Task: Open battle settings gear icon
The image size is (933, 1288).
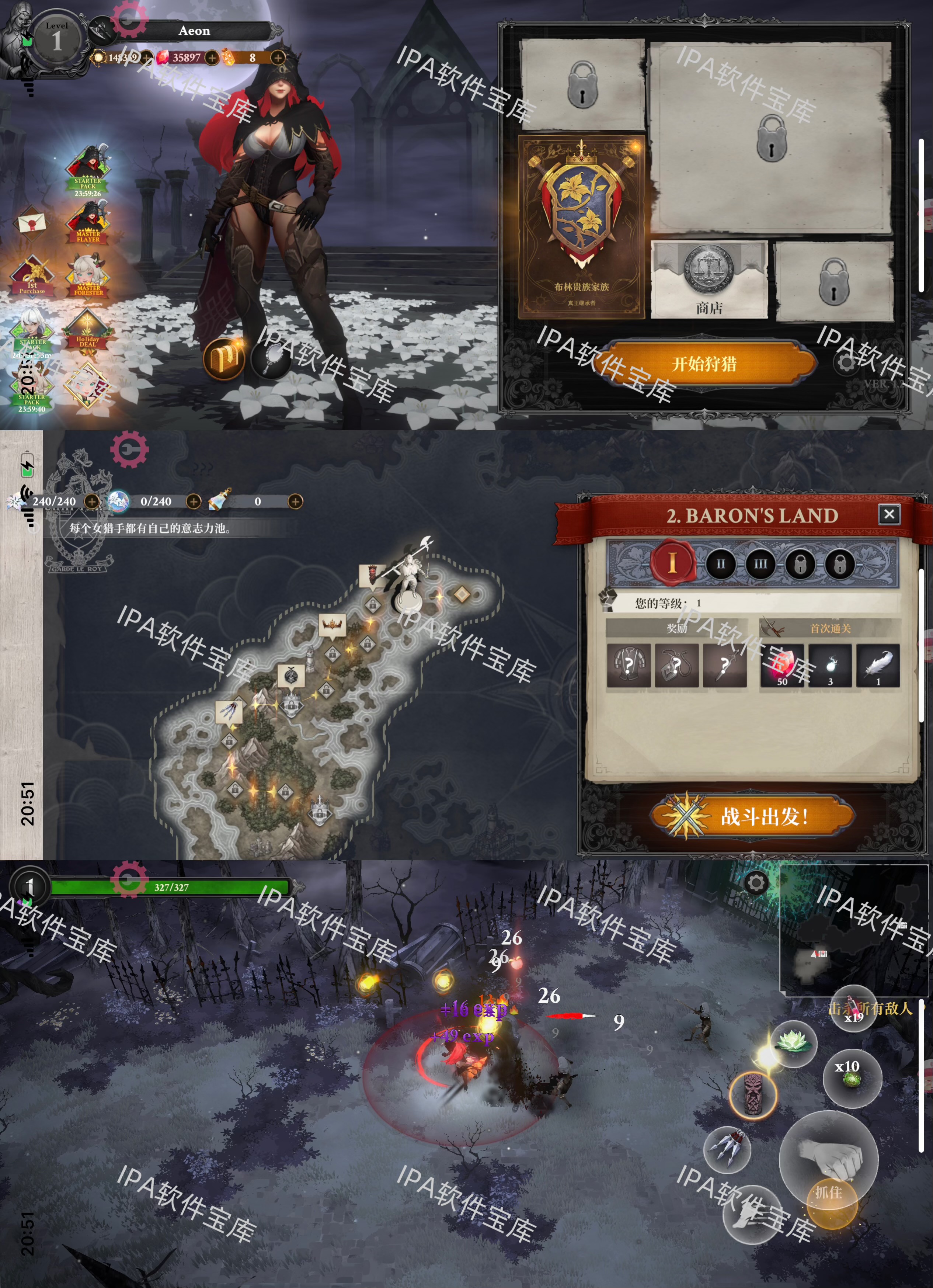Action: click(x=756, y=883)
